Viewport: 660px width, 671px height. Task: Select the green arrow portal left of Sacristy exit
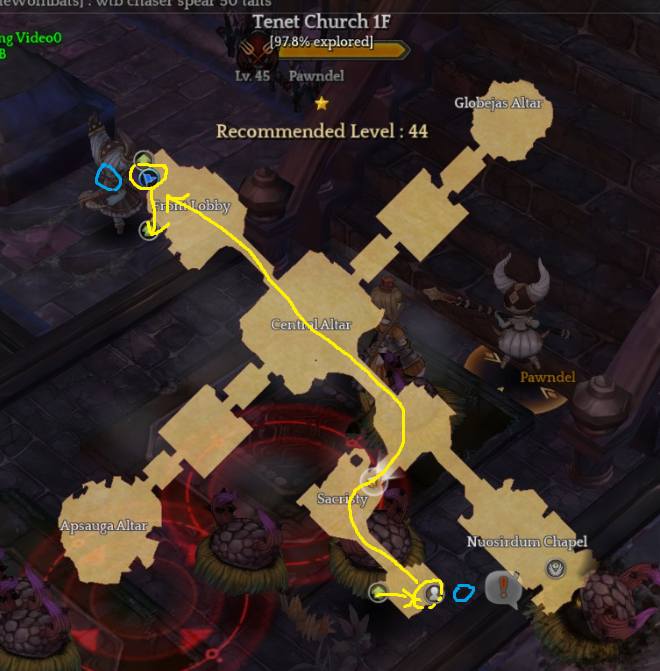[x=378, y=593]
